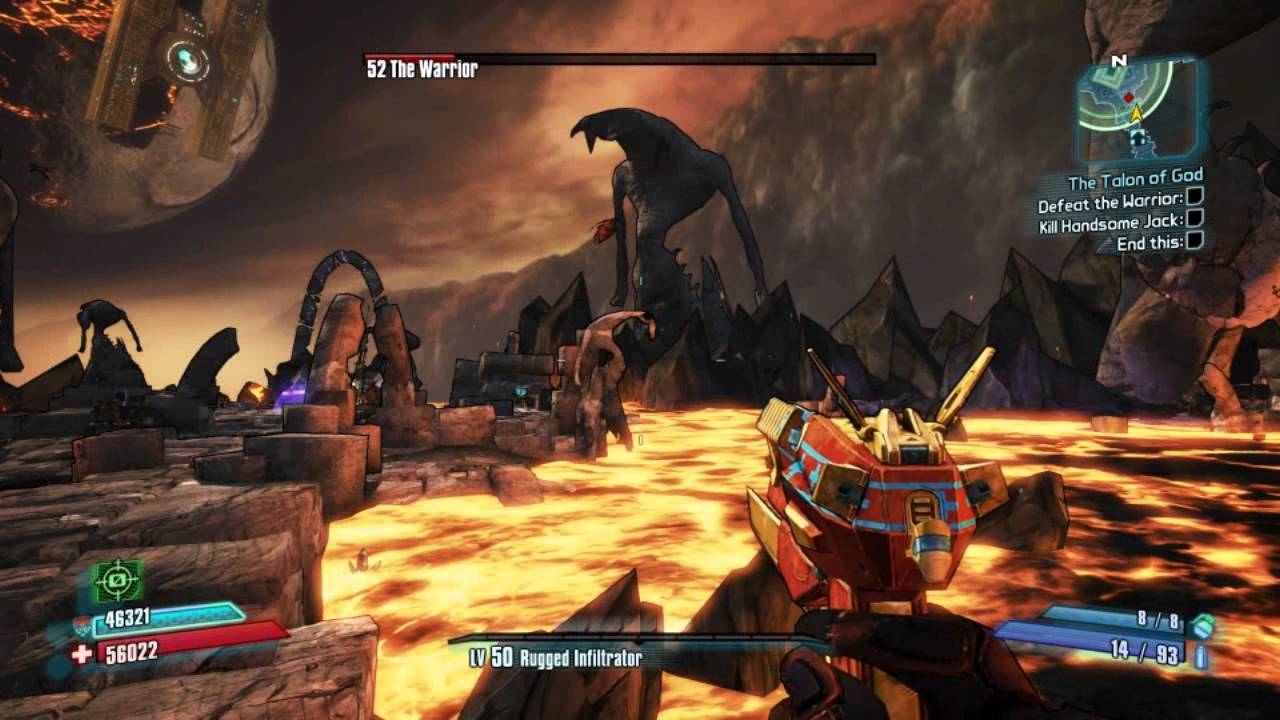Tick the Defeat the Warrior objective box

pyautogui.click(x=1194, y=200)
